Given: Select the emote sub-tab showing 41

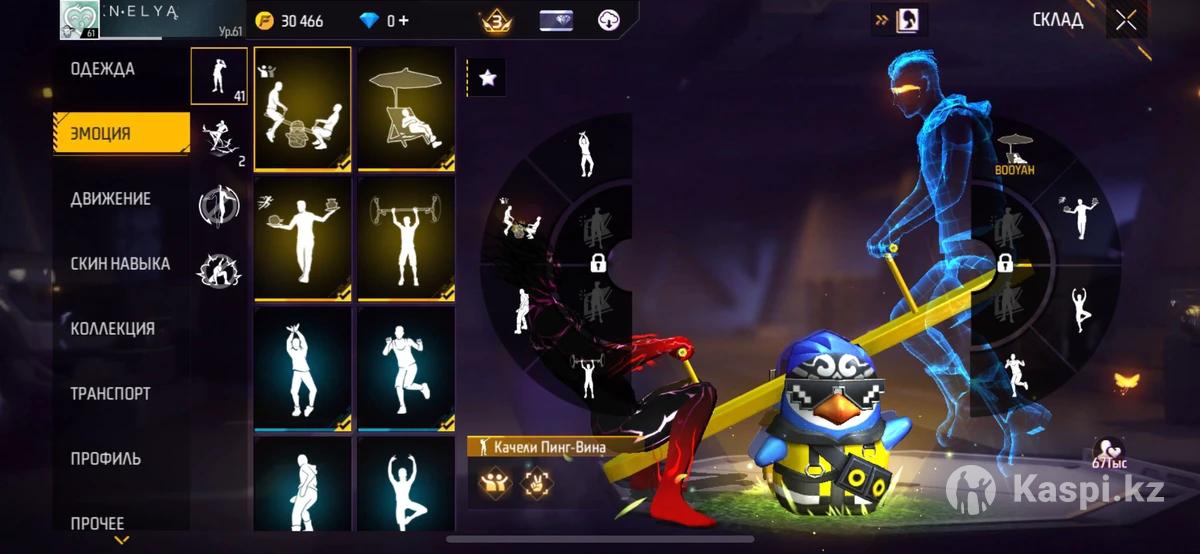Looking at the screenshot, I should [219, 76].
